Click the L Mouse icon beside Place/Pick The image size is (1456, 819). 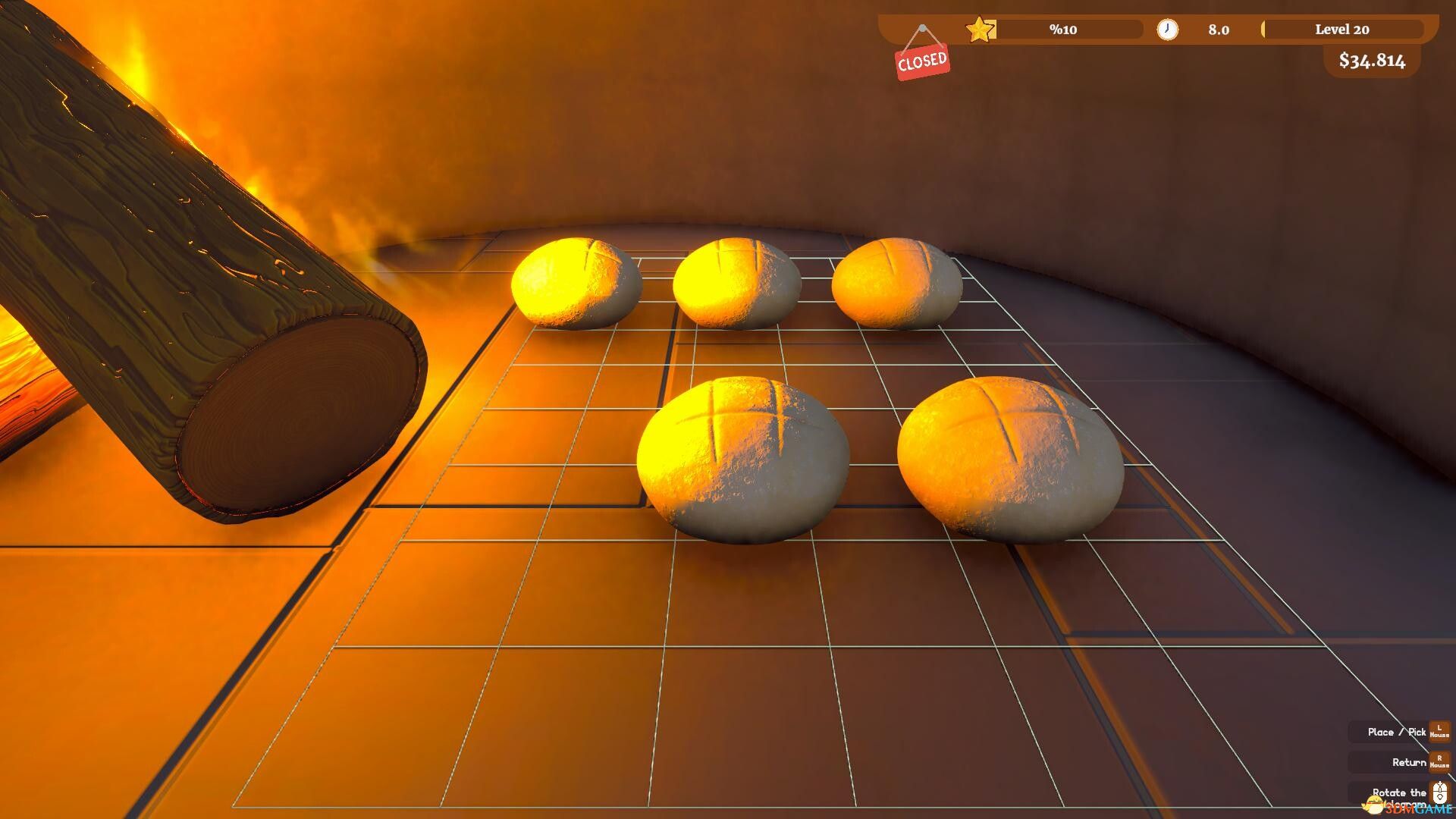1439,731
